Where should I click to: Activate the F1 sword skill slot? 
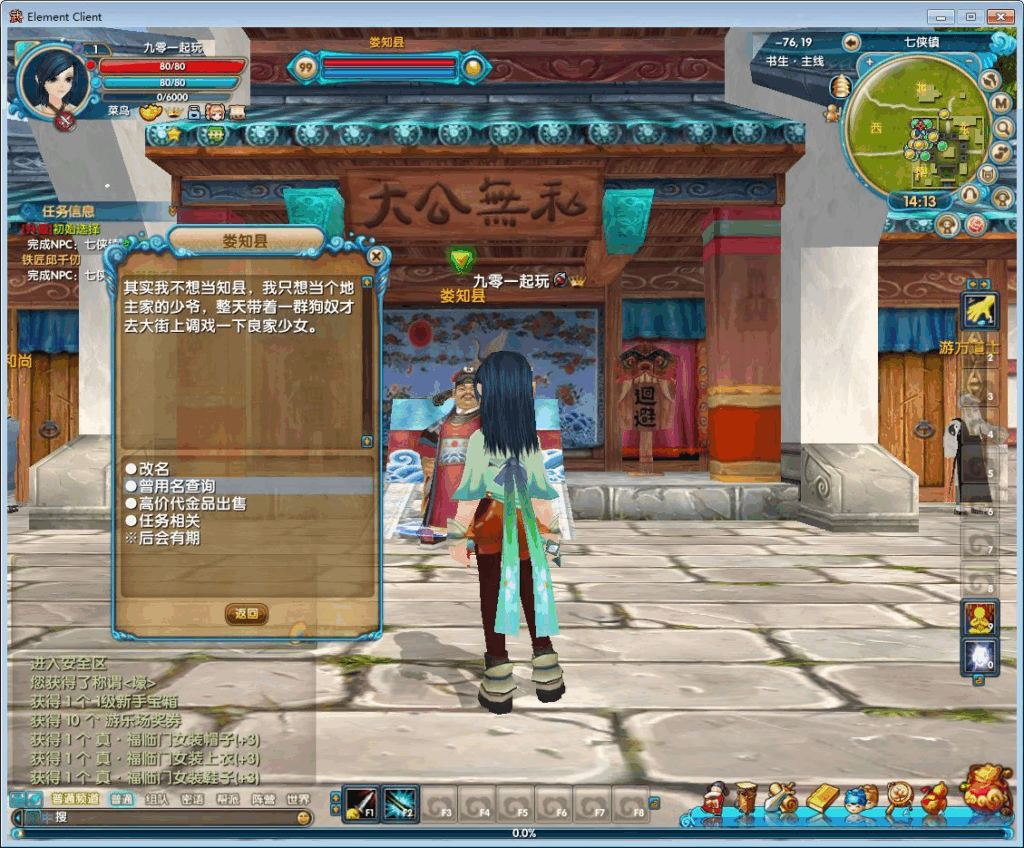tap(360, 802)
